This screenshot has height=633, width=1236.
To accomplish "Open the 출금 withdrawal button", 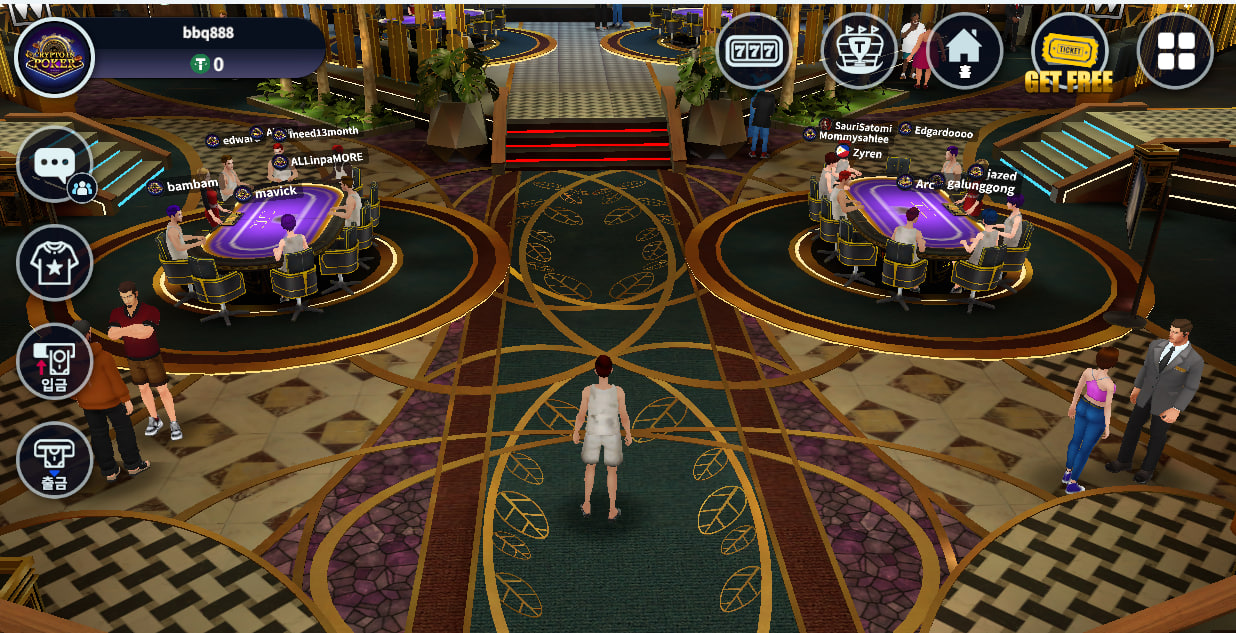I will (x=54, y=459).
